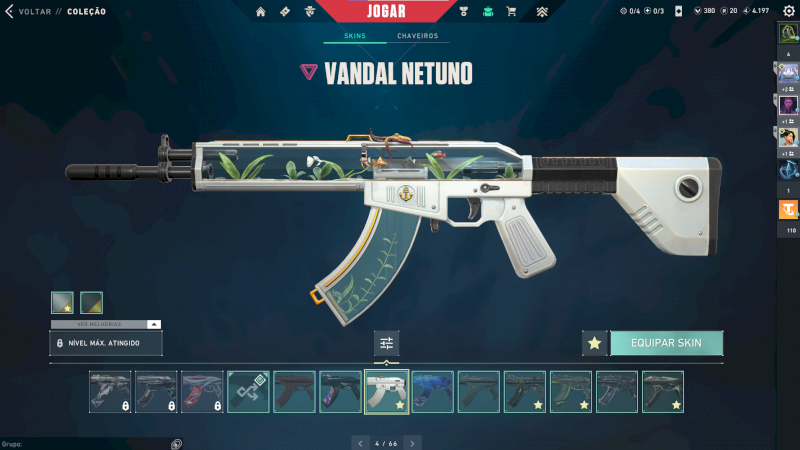The image size is (800, 450).
Task: Select the random shuffle skin tile
Action: point(248,392)
